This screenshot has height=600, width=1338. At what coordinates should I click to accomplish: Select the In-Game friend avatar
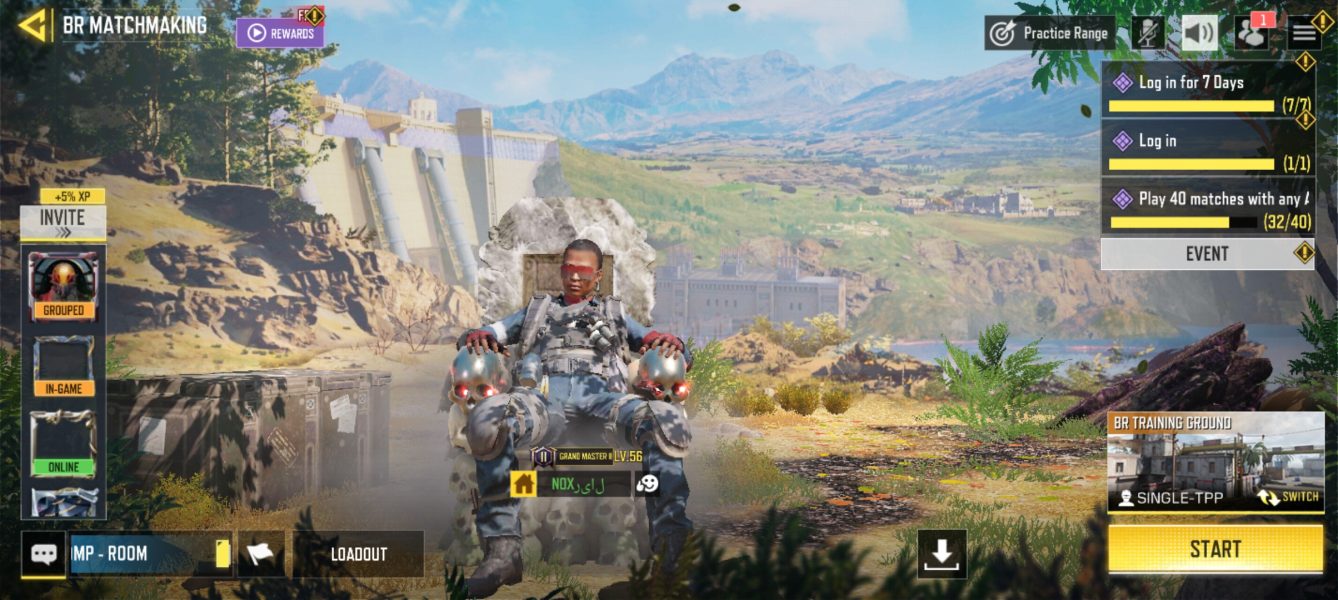[63, 365]
